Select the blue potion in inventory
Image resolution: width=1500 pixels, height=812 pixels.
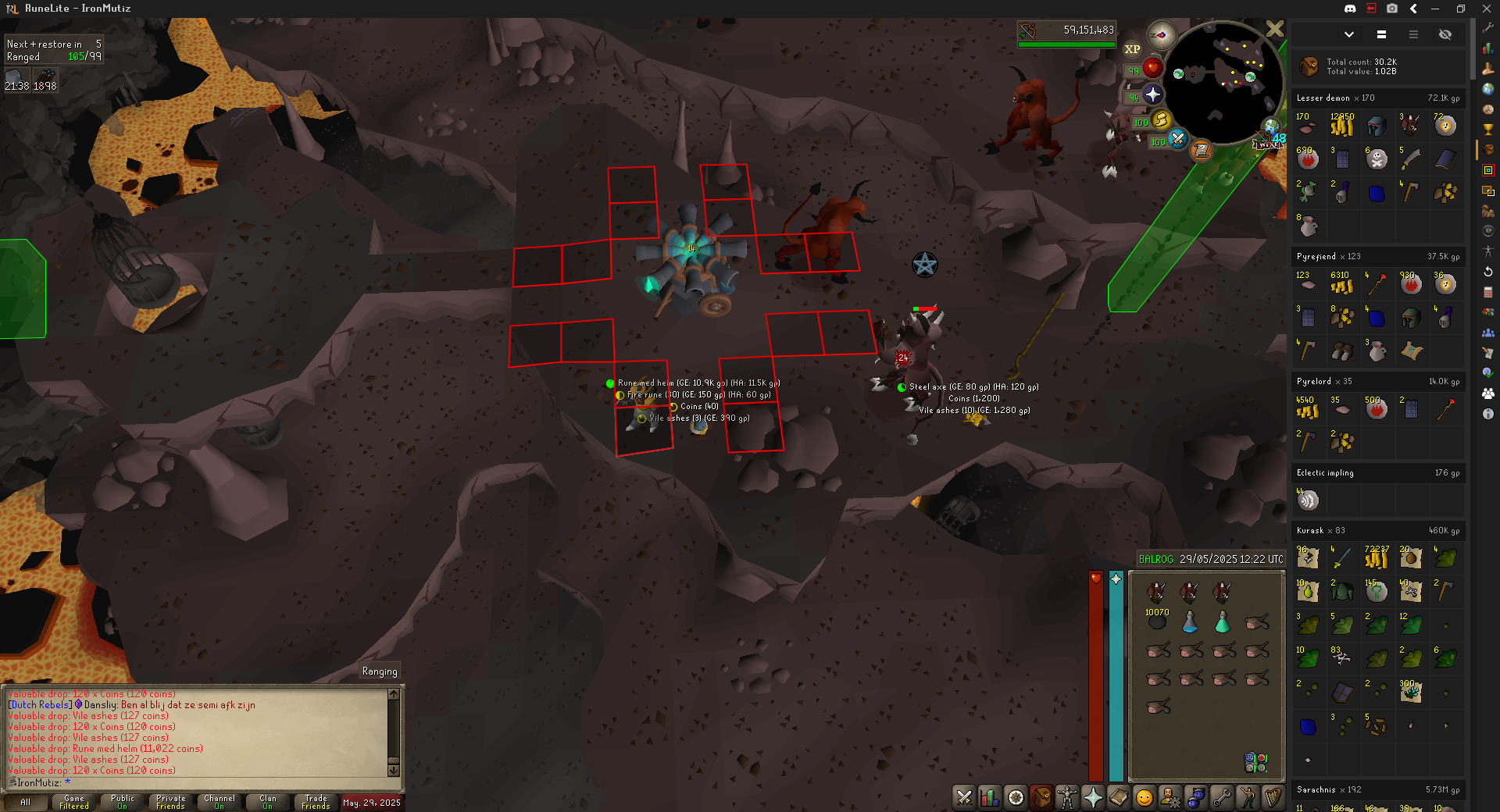click(x=1190, y=622)
